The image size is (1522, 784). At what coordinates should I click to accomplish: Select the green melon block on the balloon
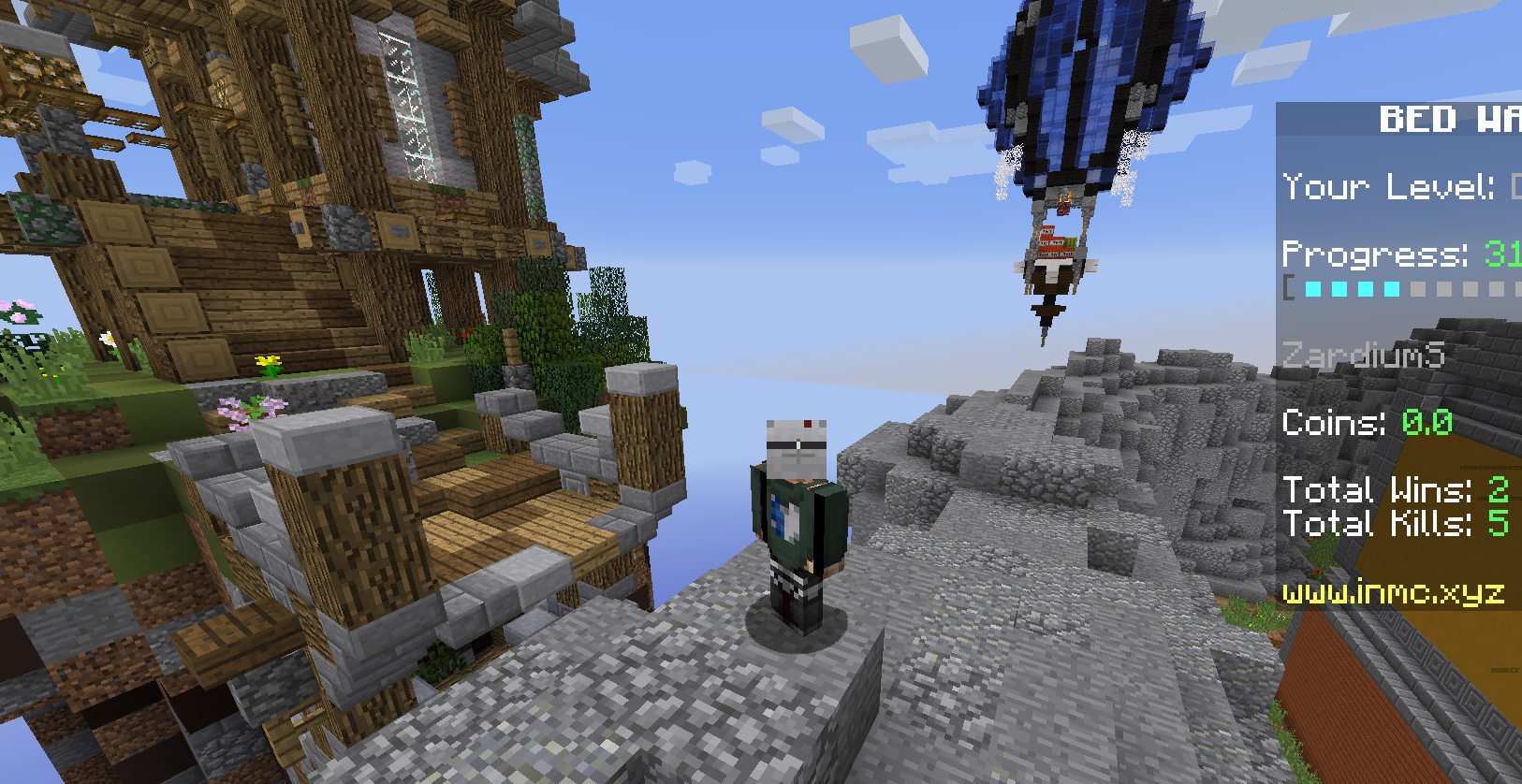[x=1070, y=241]
